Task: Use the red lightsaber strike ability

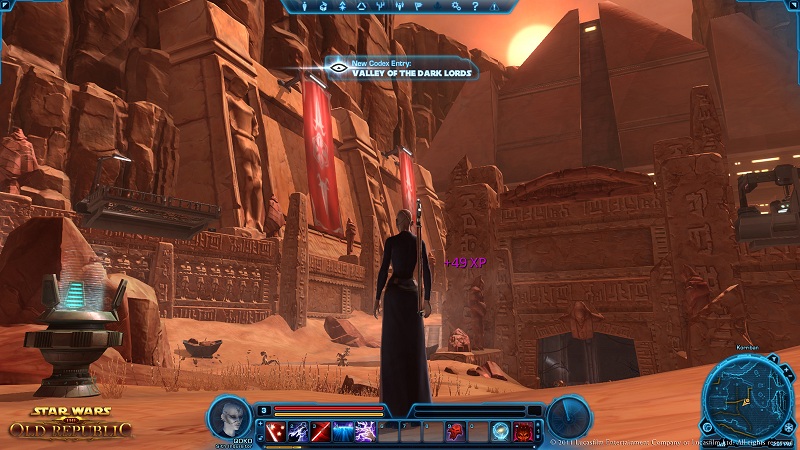Action: pyautogui.click(x=320, y=431)
